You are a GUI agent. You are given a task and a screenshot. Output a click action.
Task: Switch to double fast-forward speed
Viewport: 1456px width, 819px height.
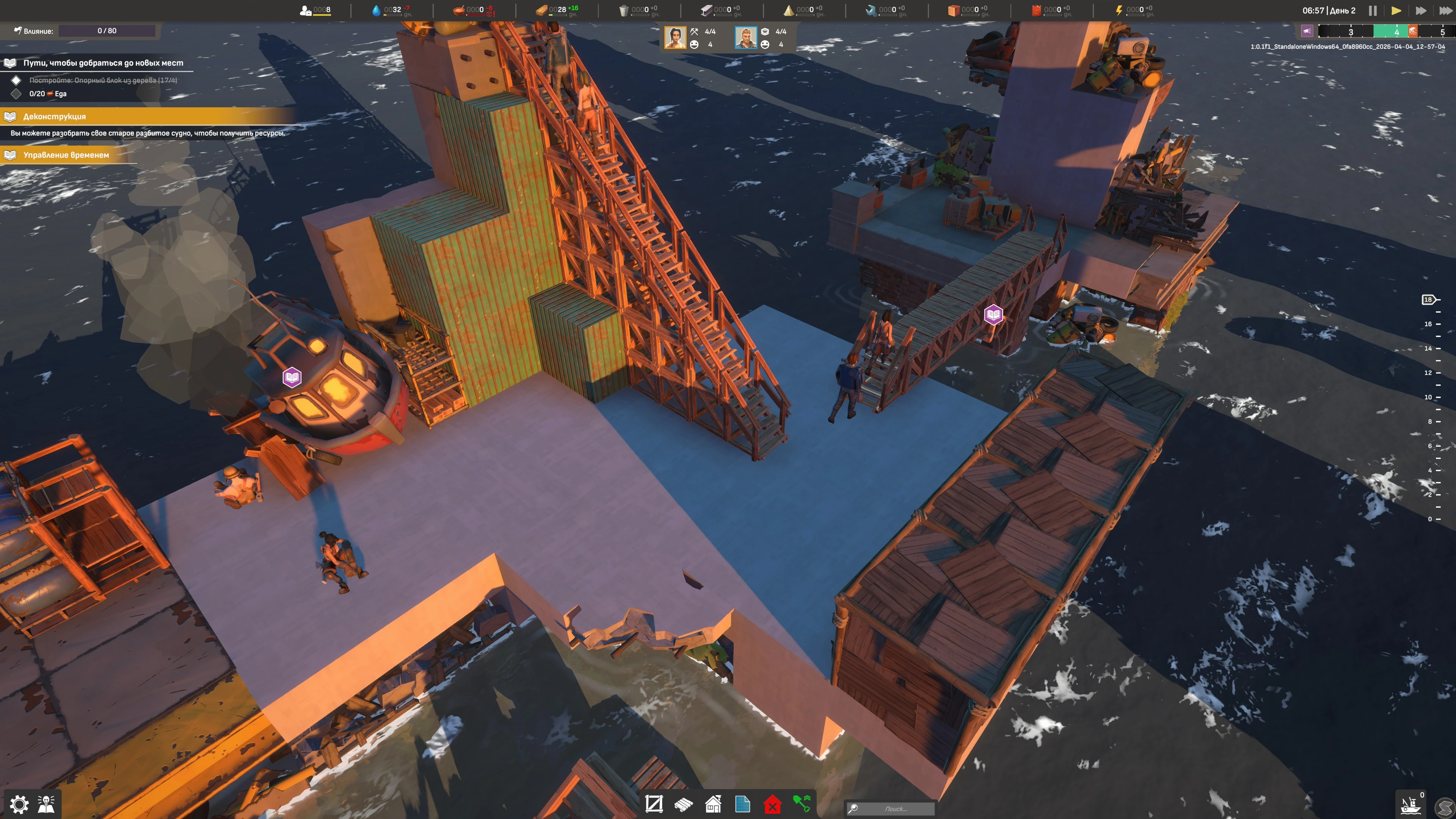coord(1420,11)
